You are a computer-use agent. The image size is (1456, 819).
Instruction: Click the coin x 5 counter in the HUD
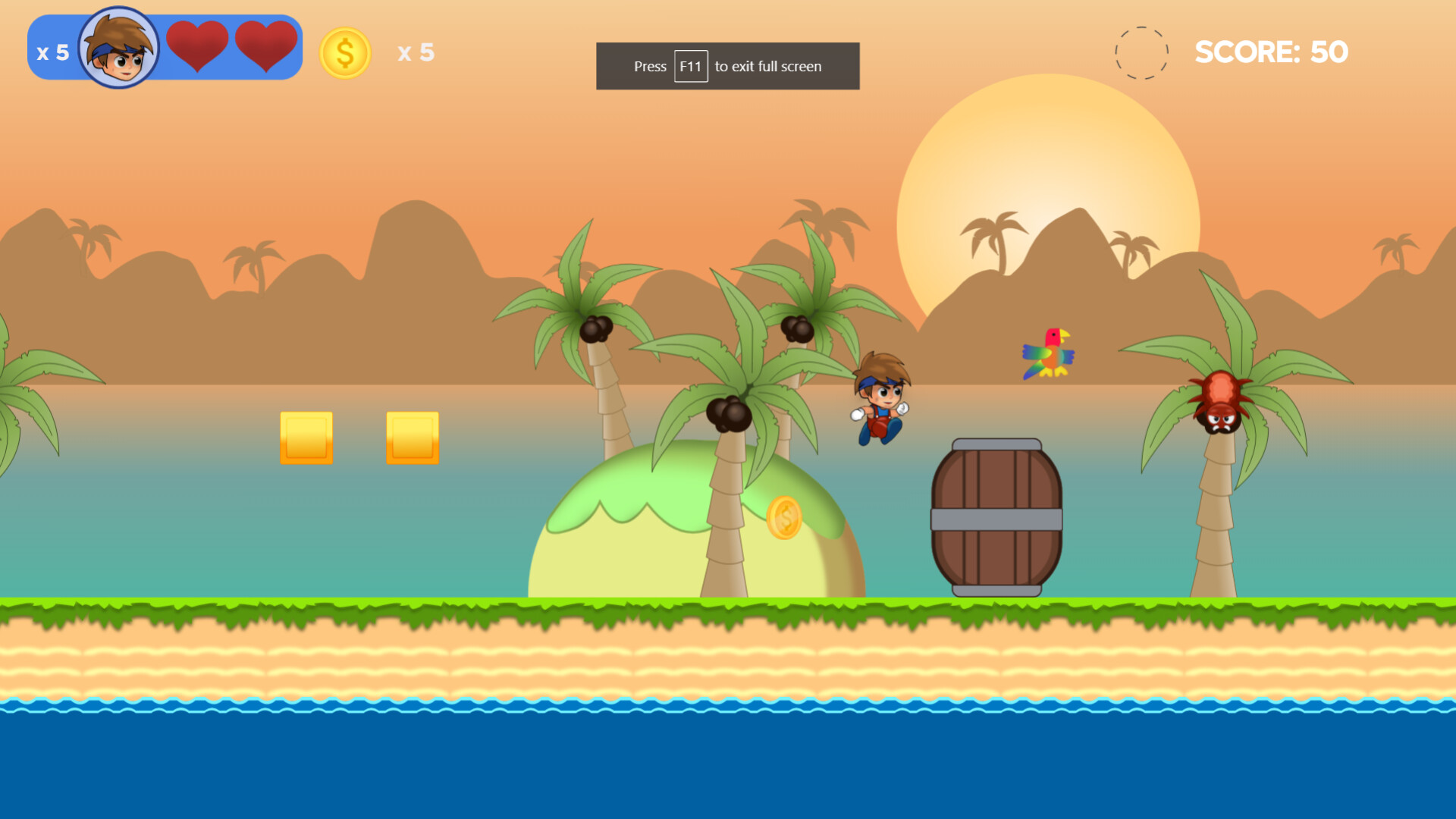coord(416,53)
